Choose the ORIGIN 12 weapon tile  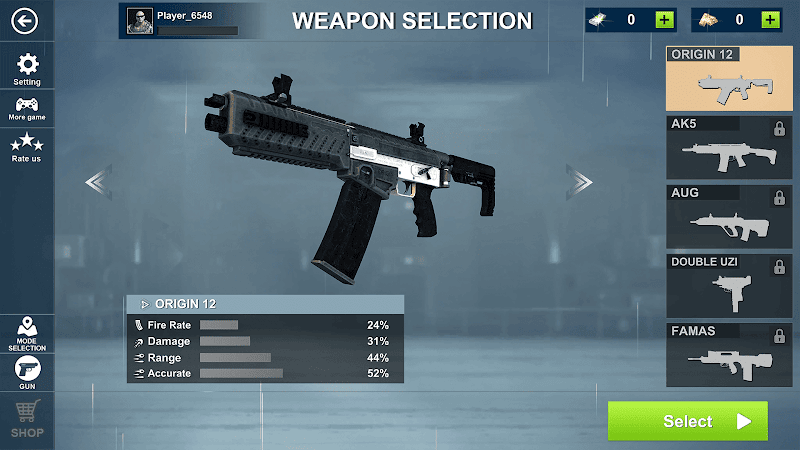tap(721, 78)
